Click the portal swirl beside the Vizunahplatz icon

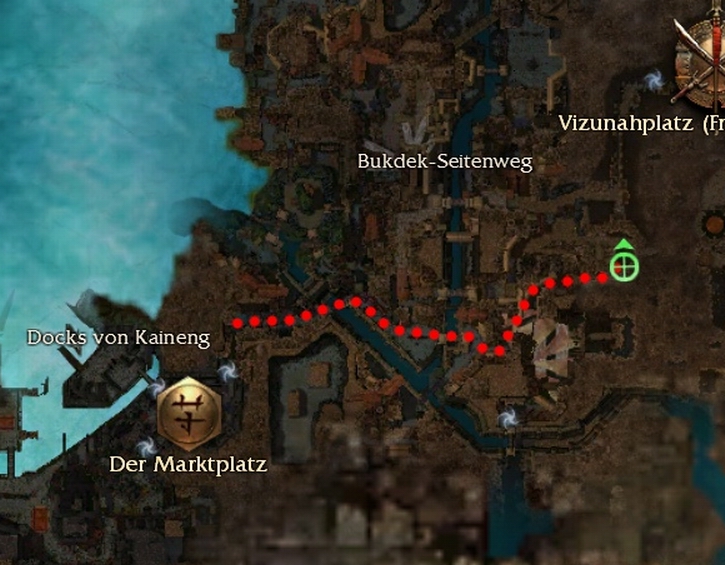[x=654, y=79]
